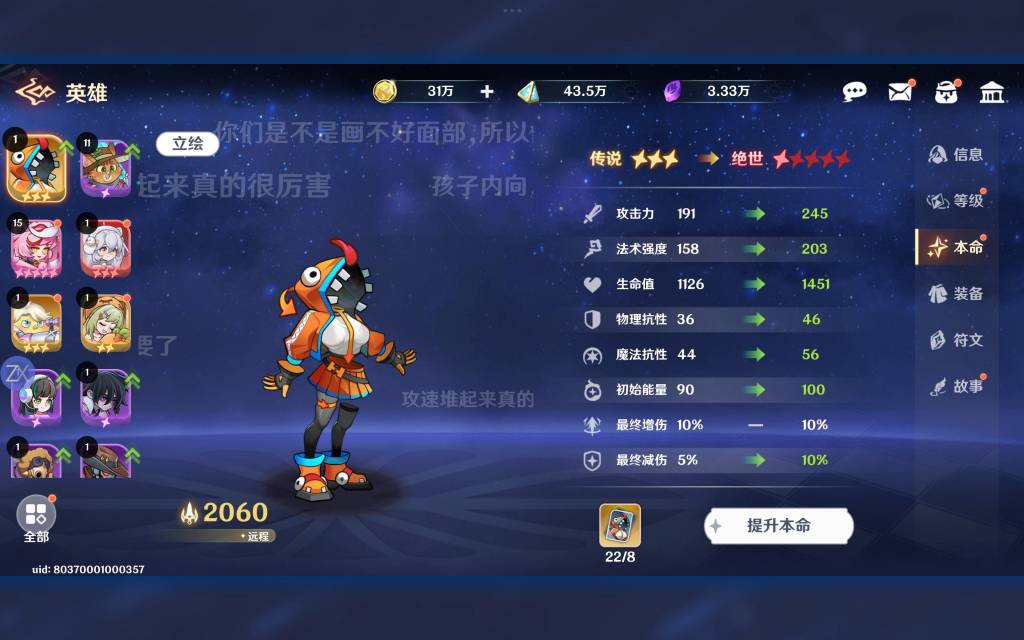
Task: Choose the pink-haired level 15 hero
Action: coord(36,245)
